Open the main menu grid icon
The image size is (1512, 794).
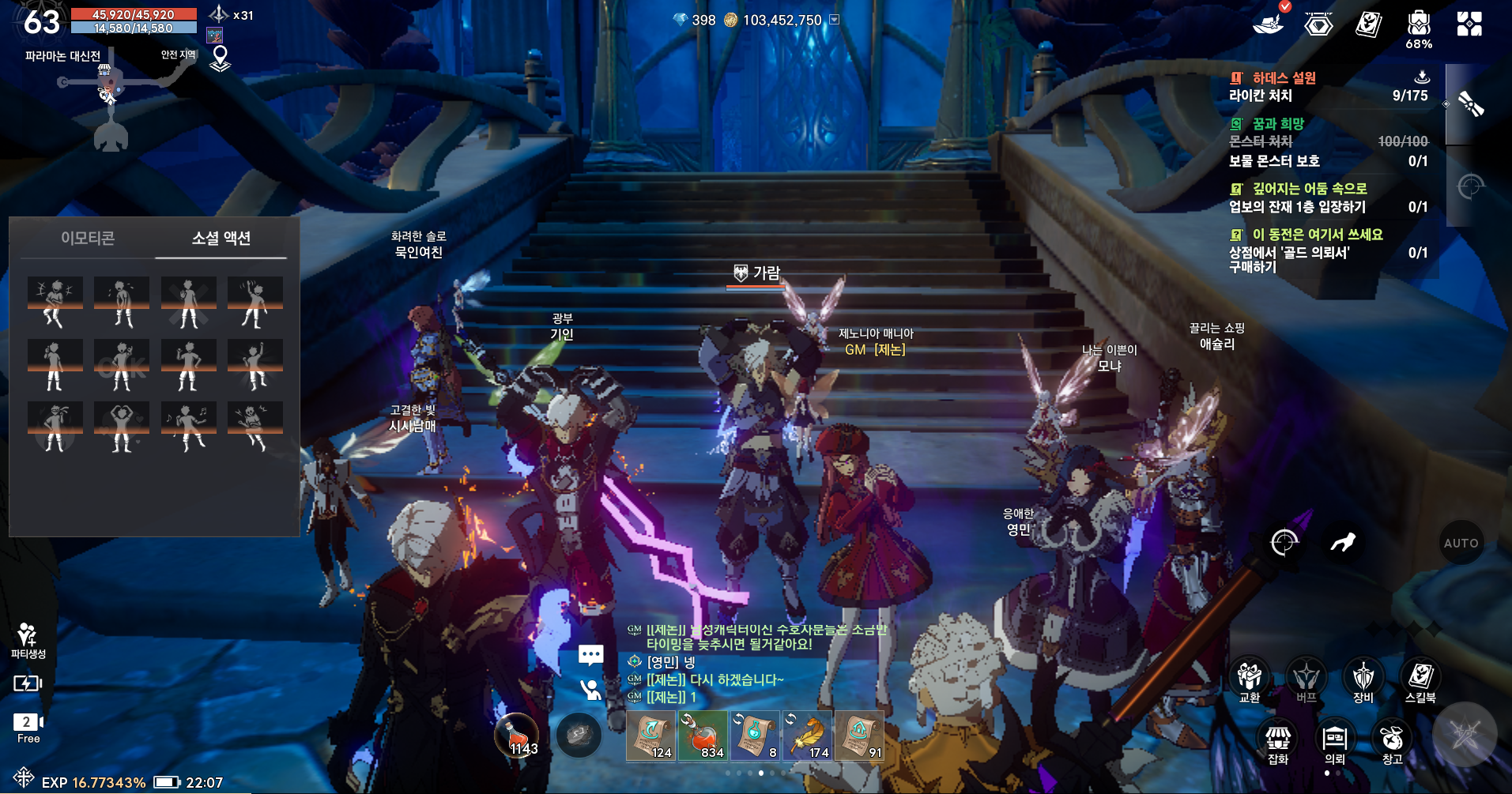pos(1469,24)
